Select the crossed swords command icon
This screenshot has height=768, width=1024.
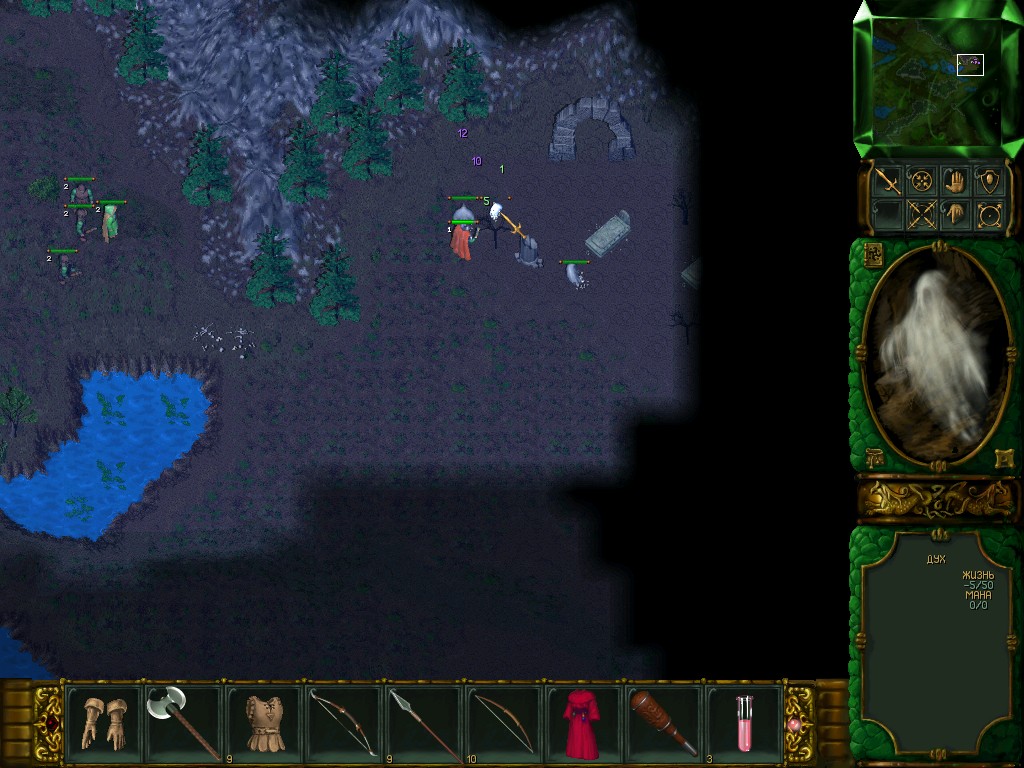(921, 214)
